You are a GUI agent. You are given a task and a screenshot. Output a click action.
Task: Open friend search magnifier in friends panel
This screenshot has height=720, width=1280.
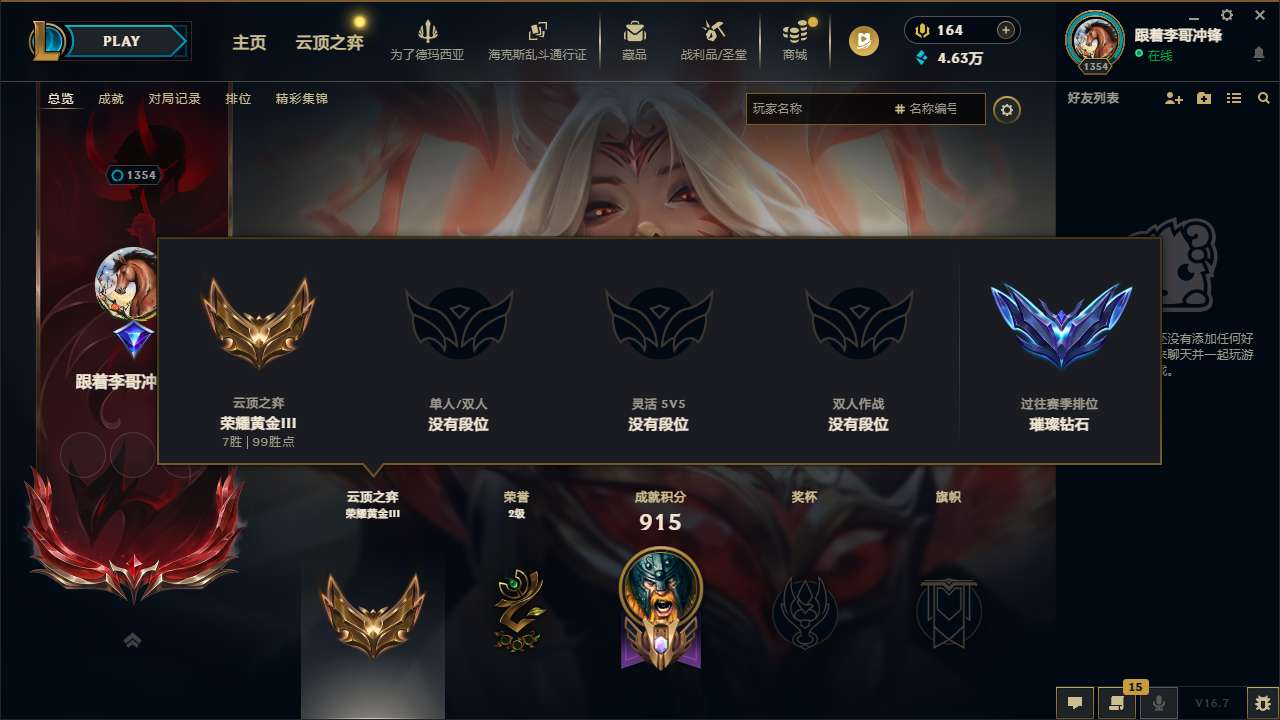point(1263,98)
